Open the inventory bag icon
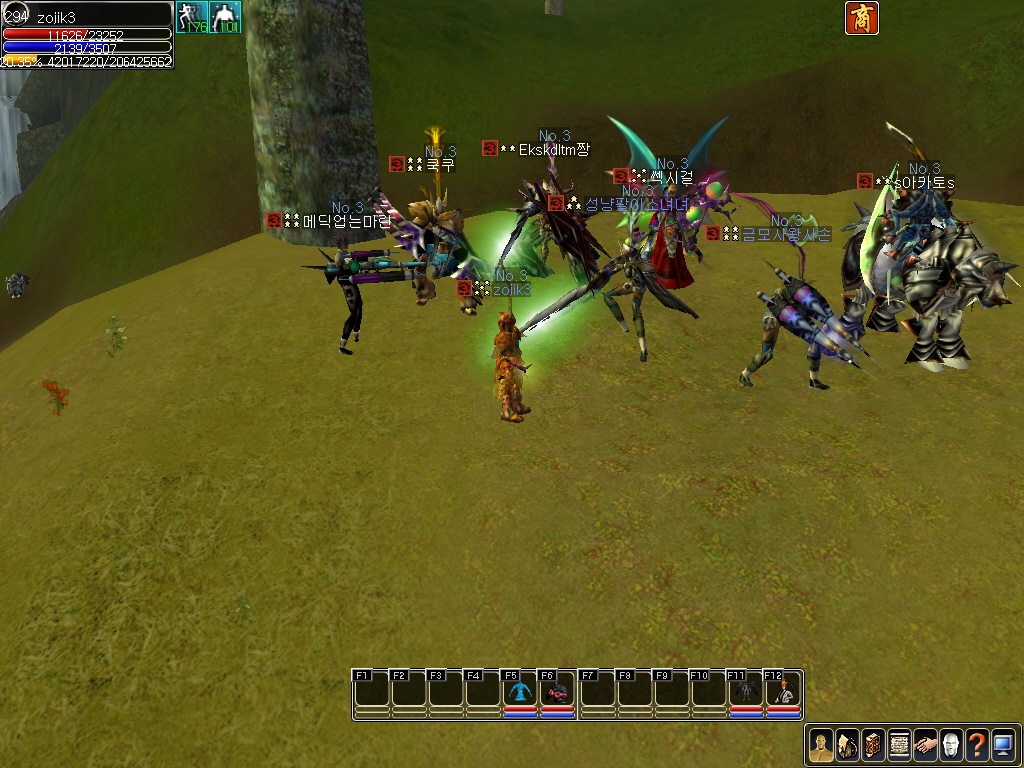Image resolution: width=1024 pixels, height=768 pixels. coord(847,745)
